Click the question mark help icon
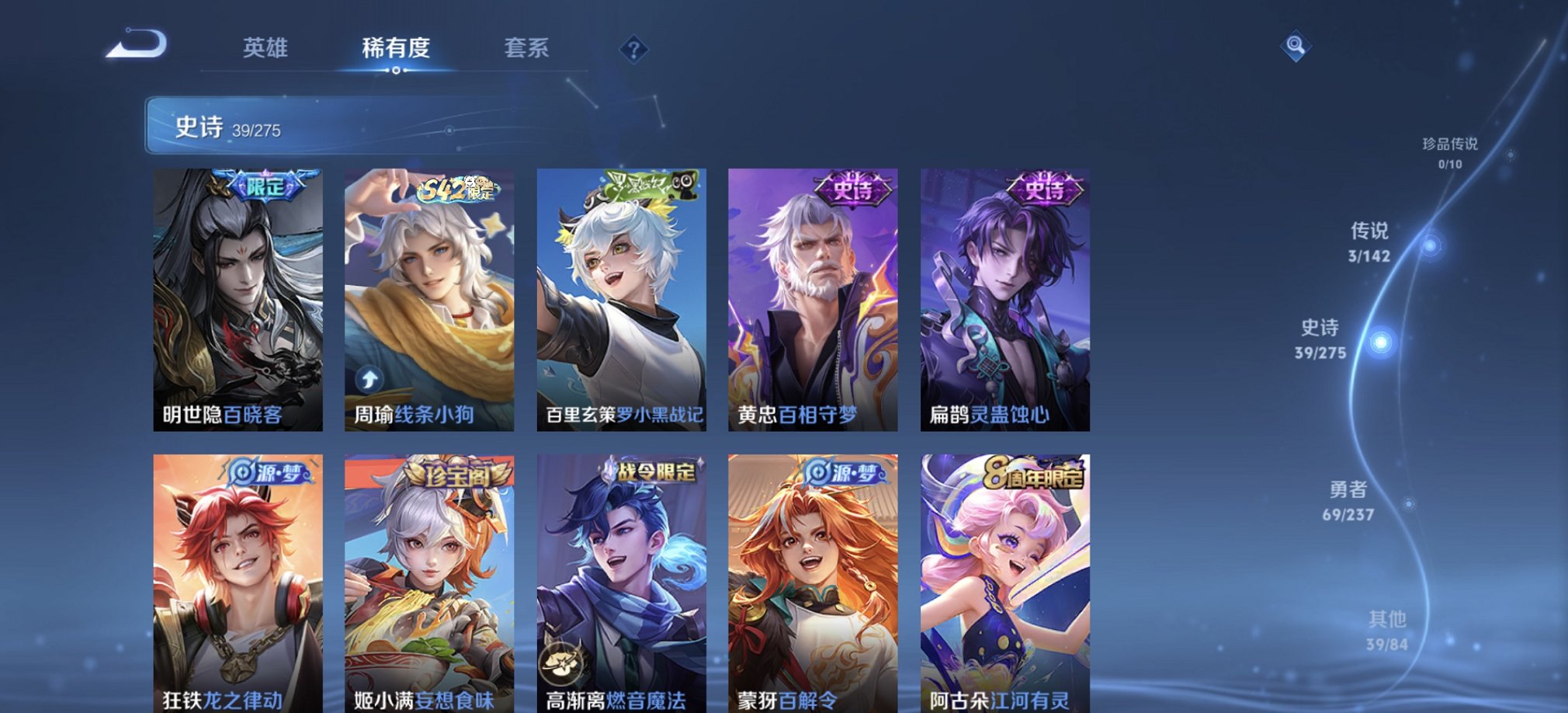 click(x=635, y=50)
